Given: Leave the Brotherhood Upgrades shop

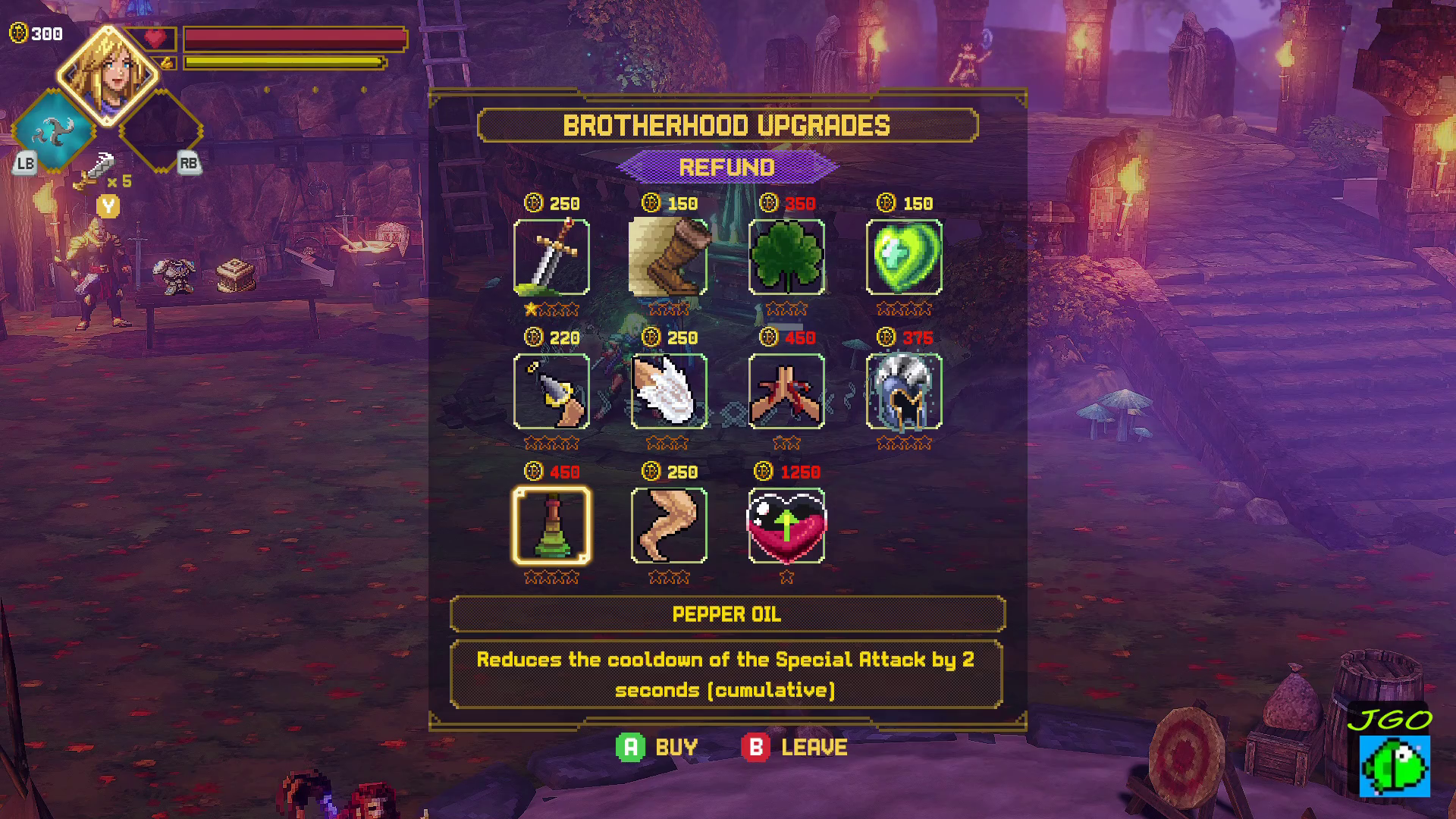Looking at the screenshot, I should coord(795,747).
